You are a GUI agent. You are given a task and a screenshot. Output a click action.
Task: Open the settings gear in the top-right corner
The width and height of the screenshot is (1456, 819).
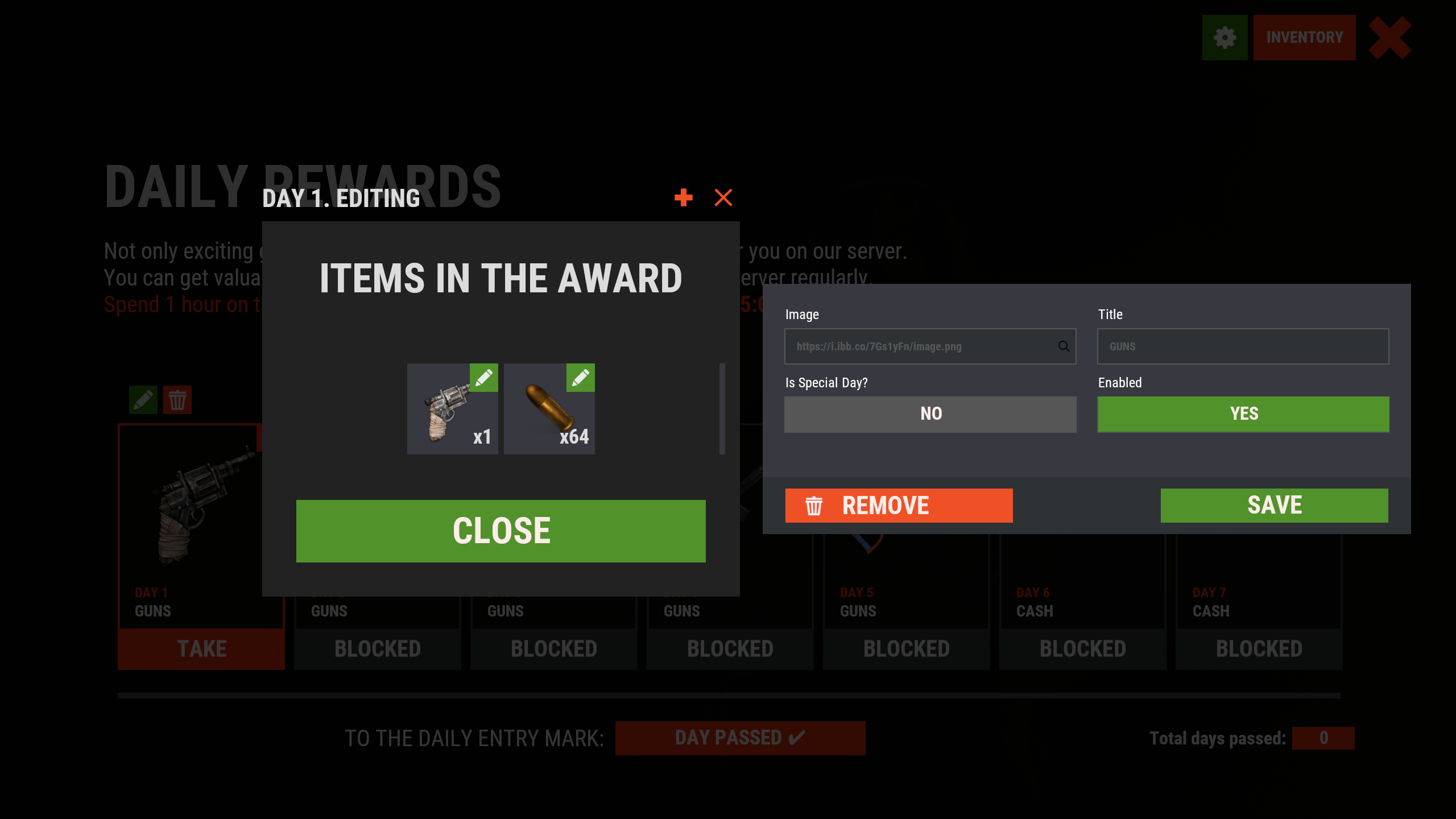coord(1225,38)
